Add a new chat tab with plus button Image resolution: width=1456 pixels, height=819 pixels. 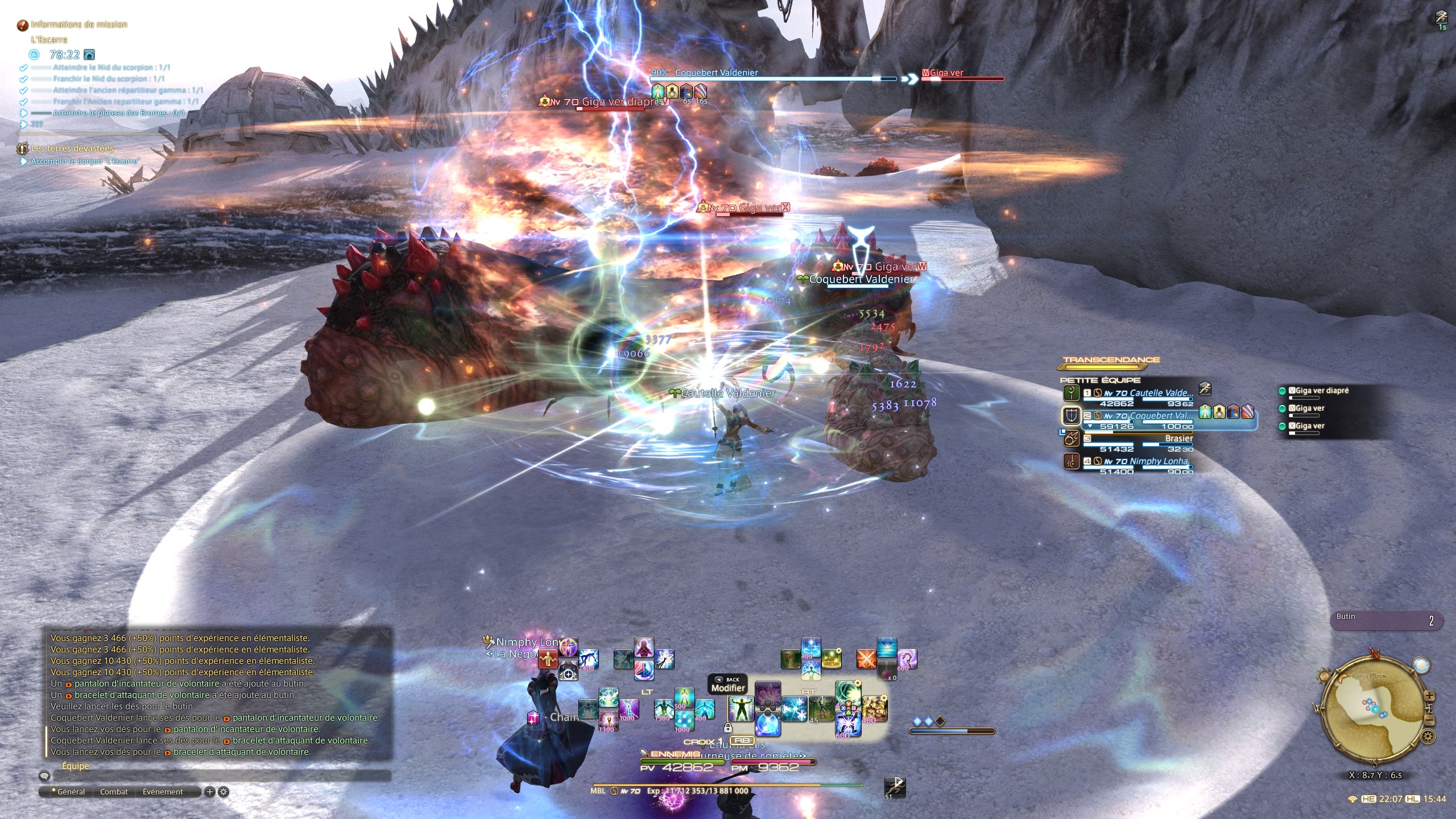click(x=209, y=792)
